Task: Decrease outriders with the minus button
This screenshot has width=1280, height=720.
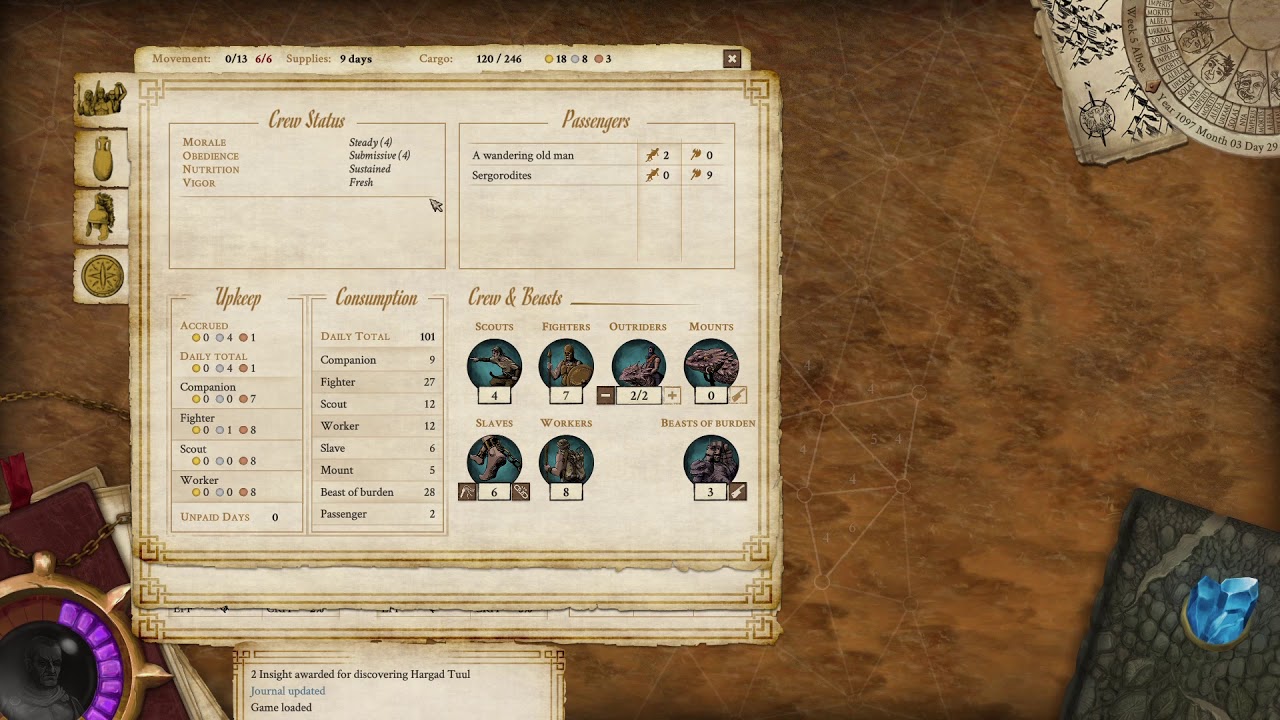Action: 605,396
